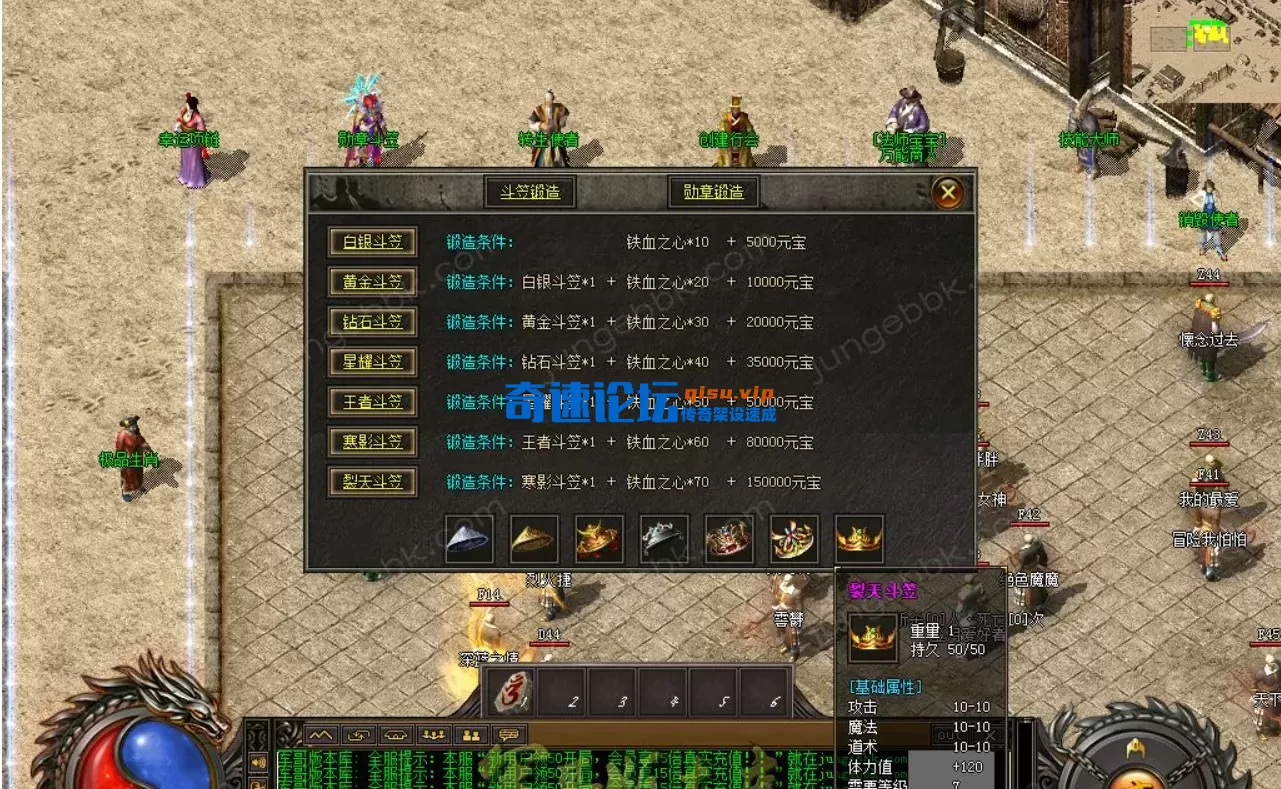Select the last crown icon in the item preview row
1281x789 pixels.
(858, 538)
